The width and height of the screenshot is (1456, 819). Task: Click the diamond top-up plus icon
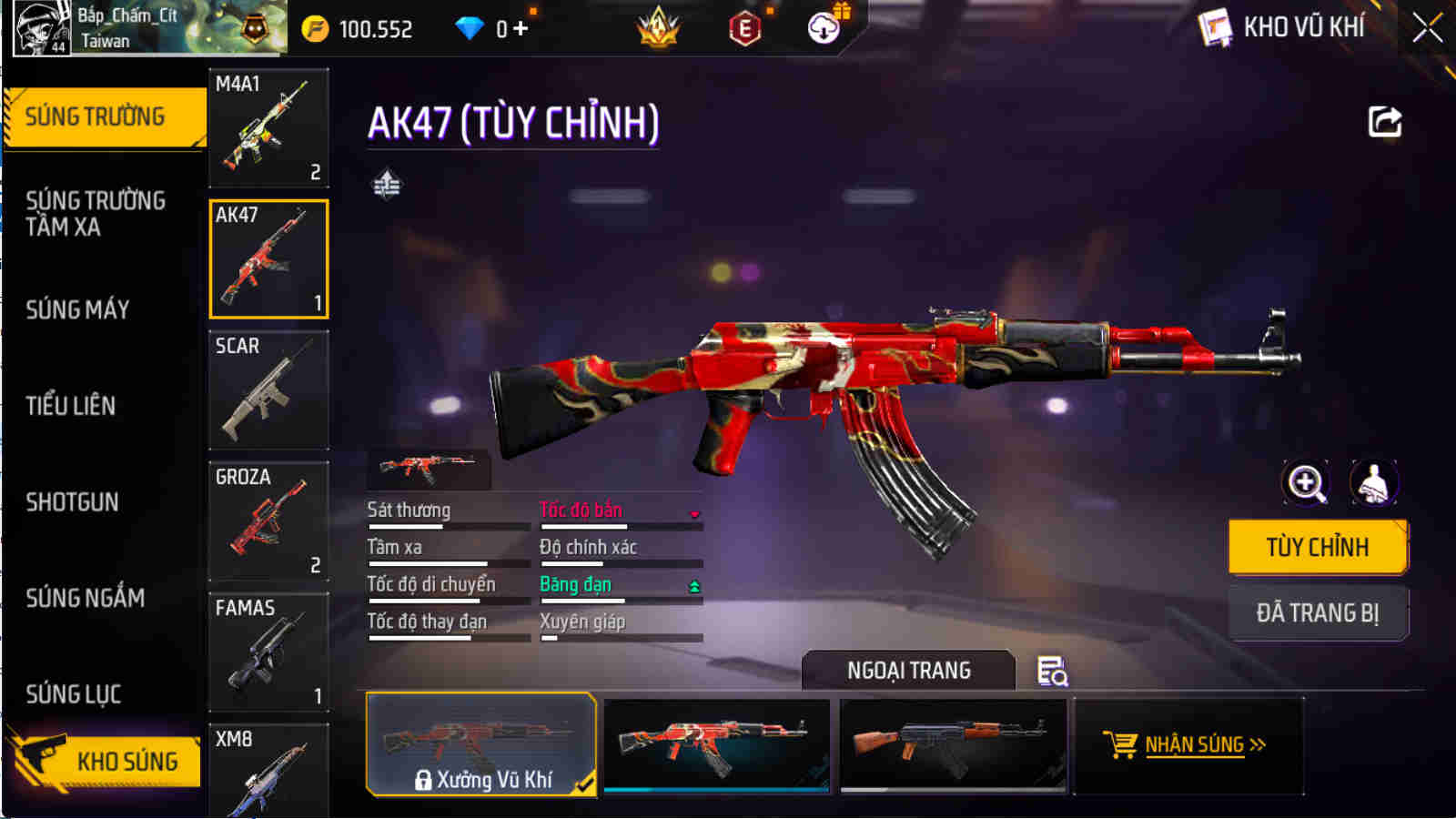[519, 28]
